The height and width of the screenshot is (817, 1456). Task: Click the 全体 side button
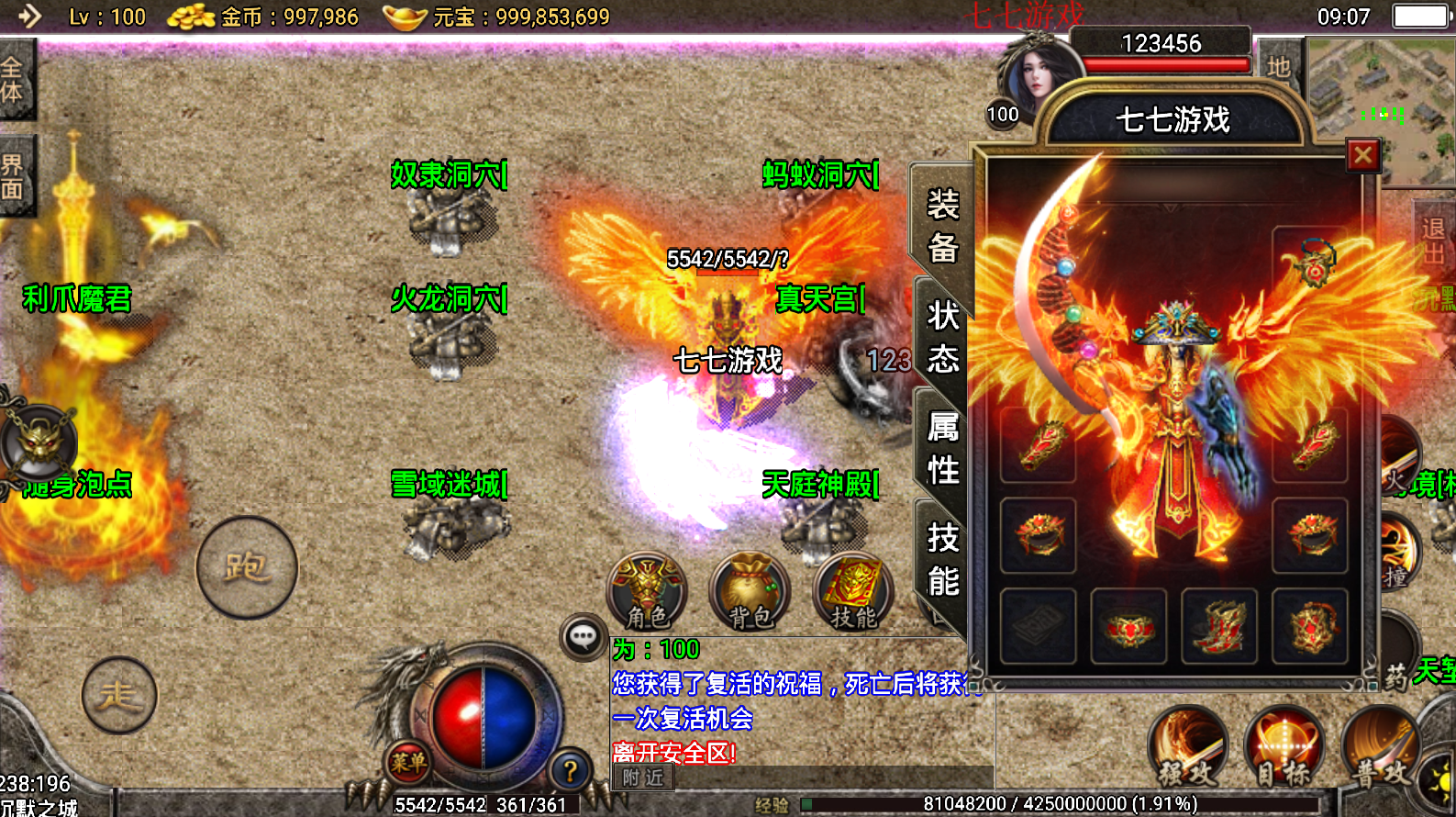pos(14,80)
